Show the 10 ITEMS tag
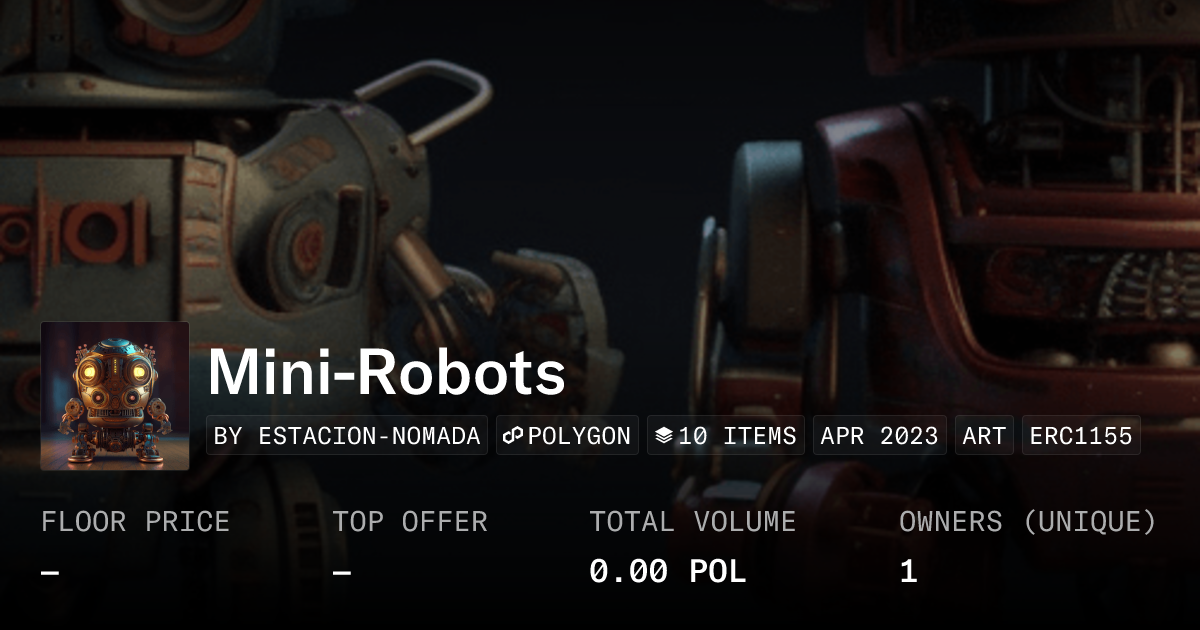 pos(726,436)
